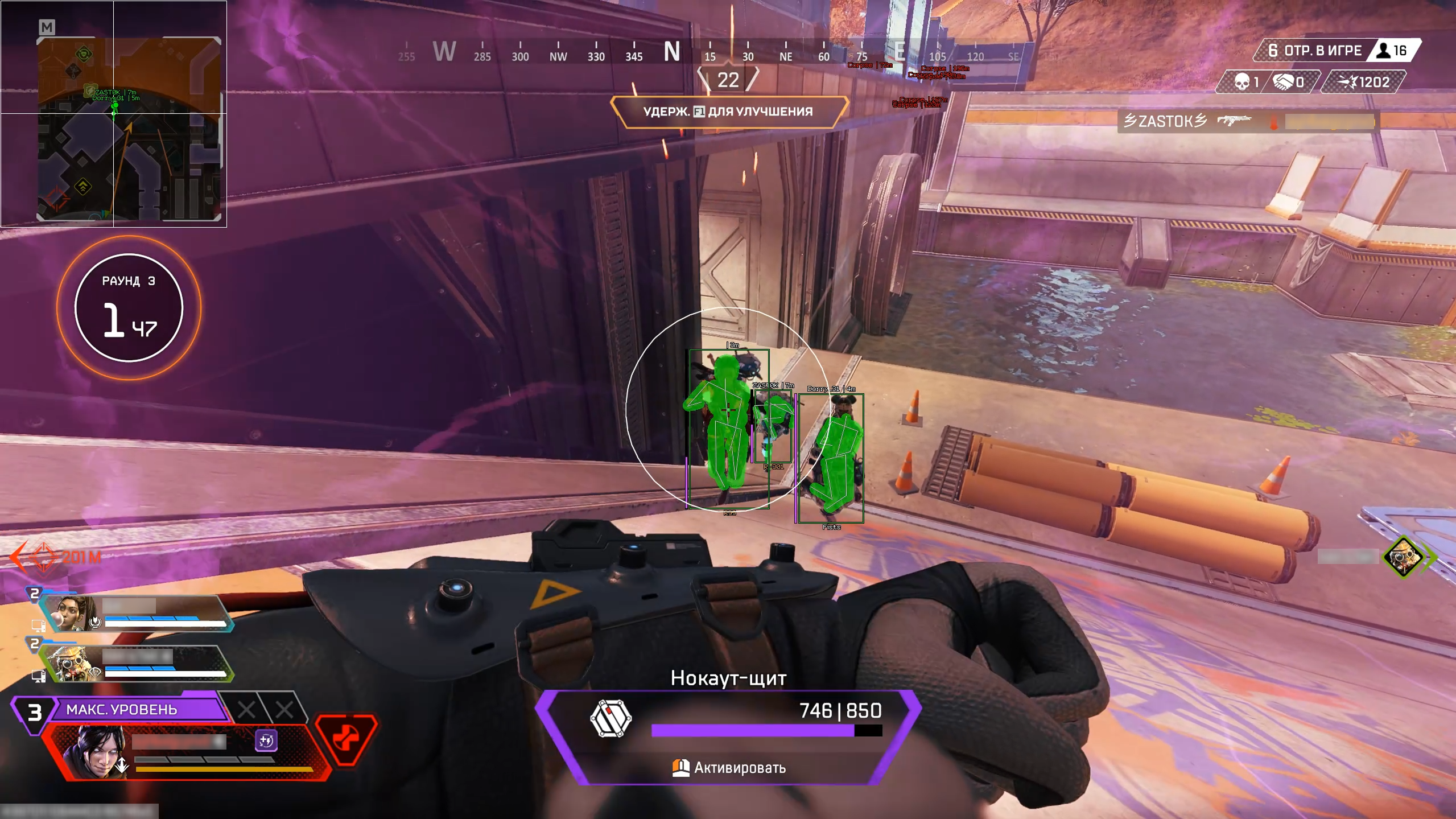Image resolution: width=1456 pixels, height=819 pixels.
Task: Click the teammate marker in the green diamond
Action: coord(1404,556)
